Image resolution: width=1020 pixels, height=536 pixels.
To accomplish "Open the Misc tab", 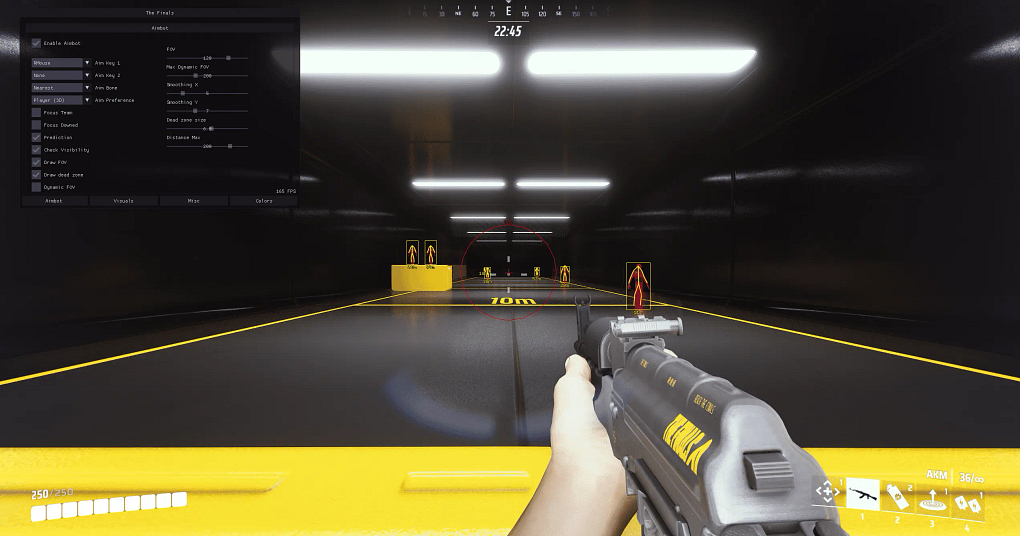I will (x=194, y=201).
